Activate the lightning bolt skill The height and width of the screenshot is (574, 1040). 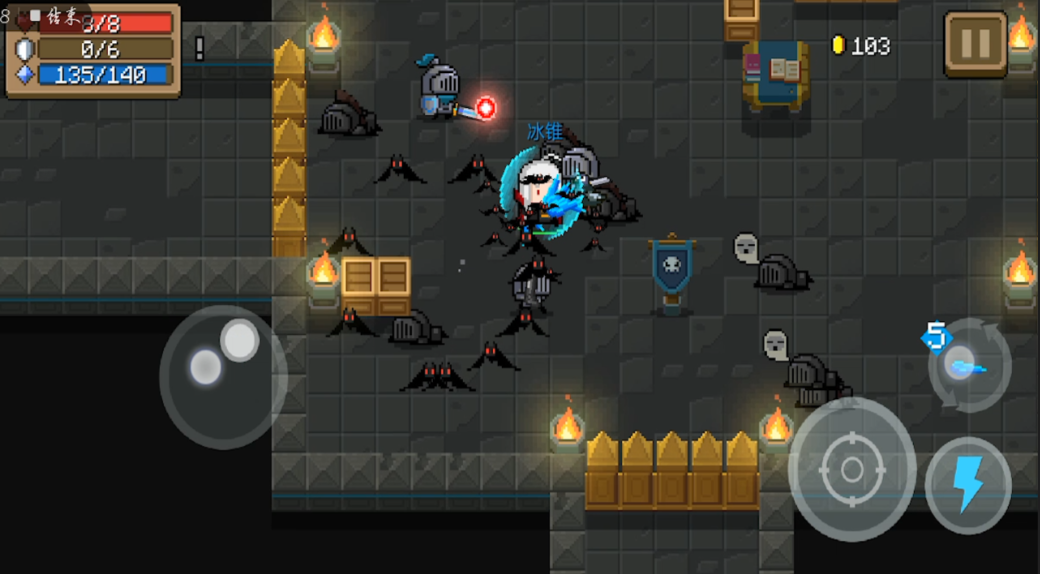[x=967, y=485]
